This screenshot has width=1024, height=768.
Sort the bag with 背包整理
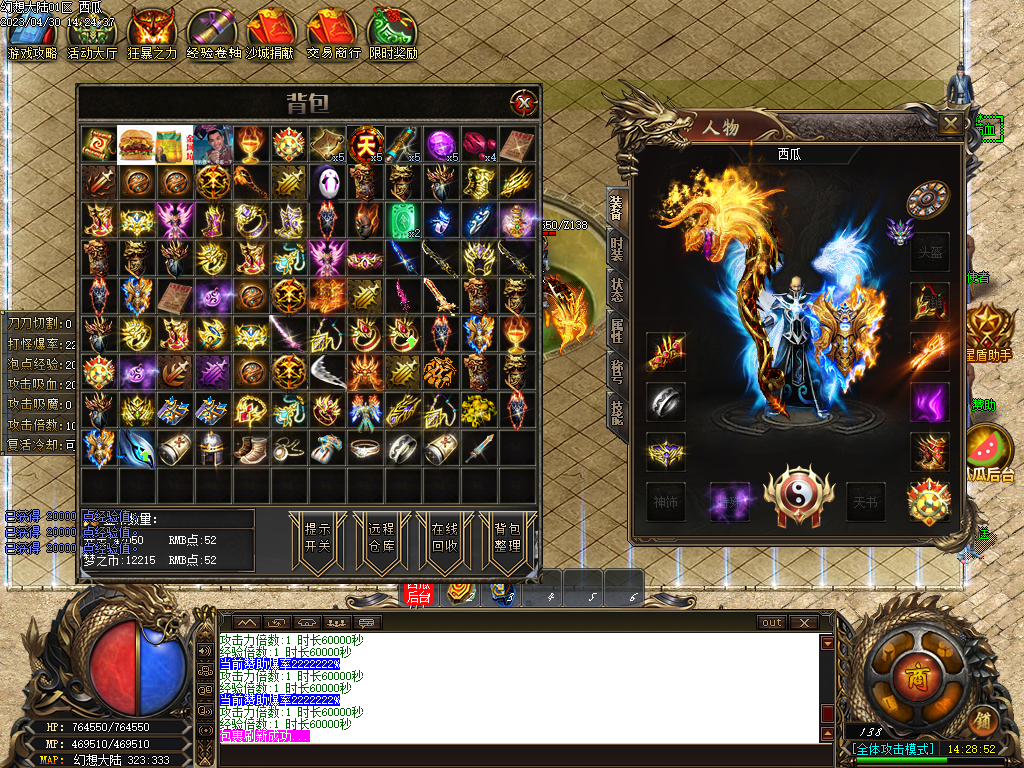coord(507,540)
